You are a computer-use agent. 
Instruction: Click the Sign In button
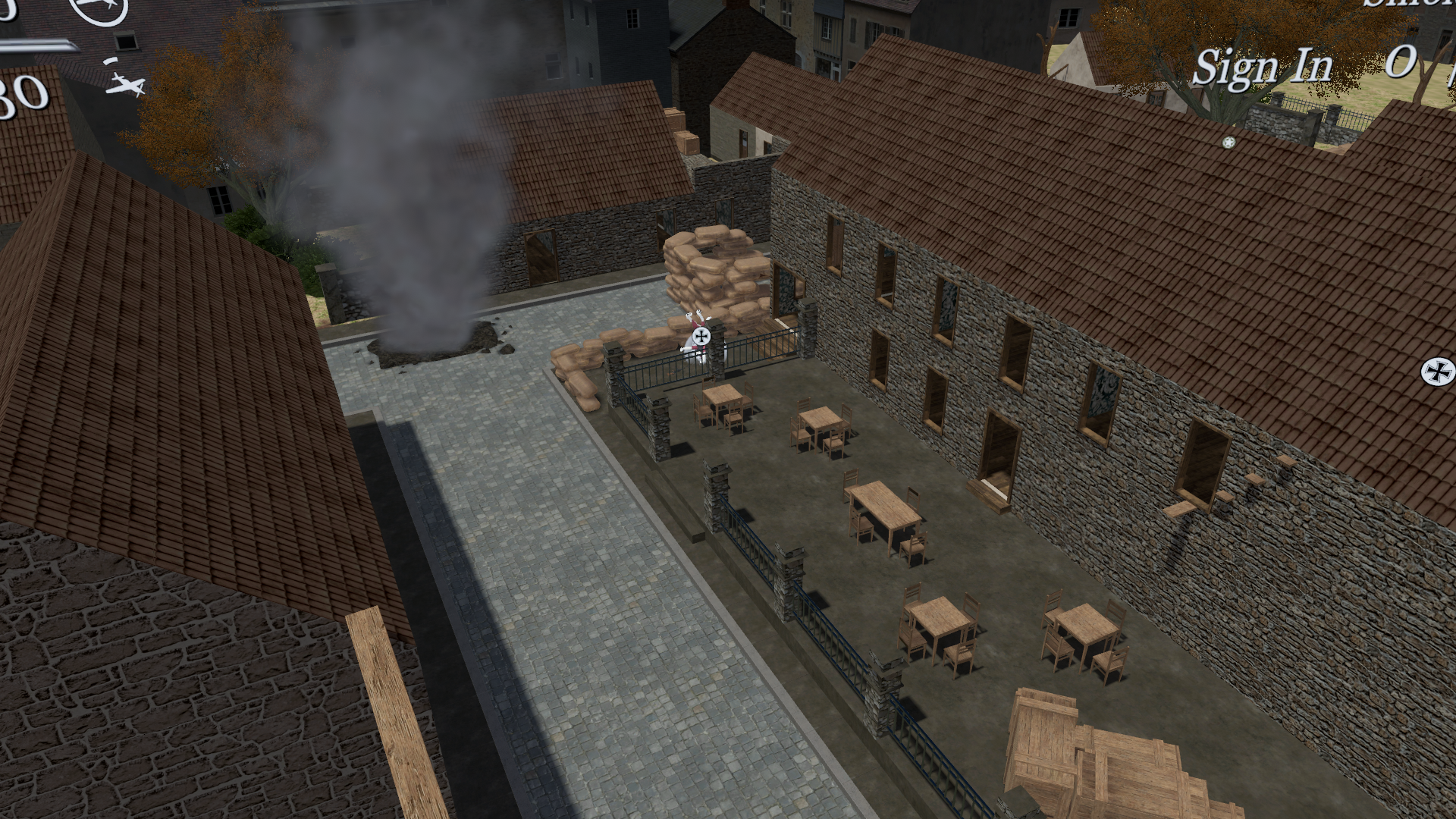(x=1262, y=67)
